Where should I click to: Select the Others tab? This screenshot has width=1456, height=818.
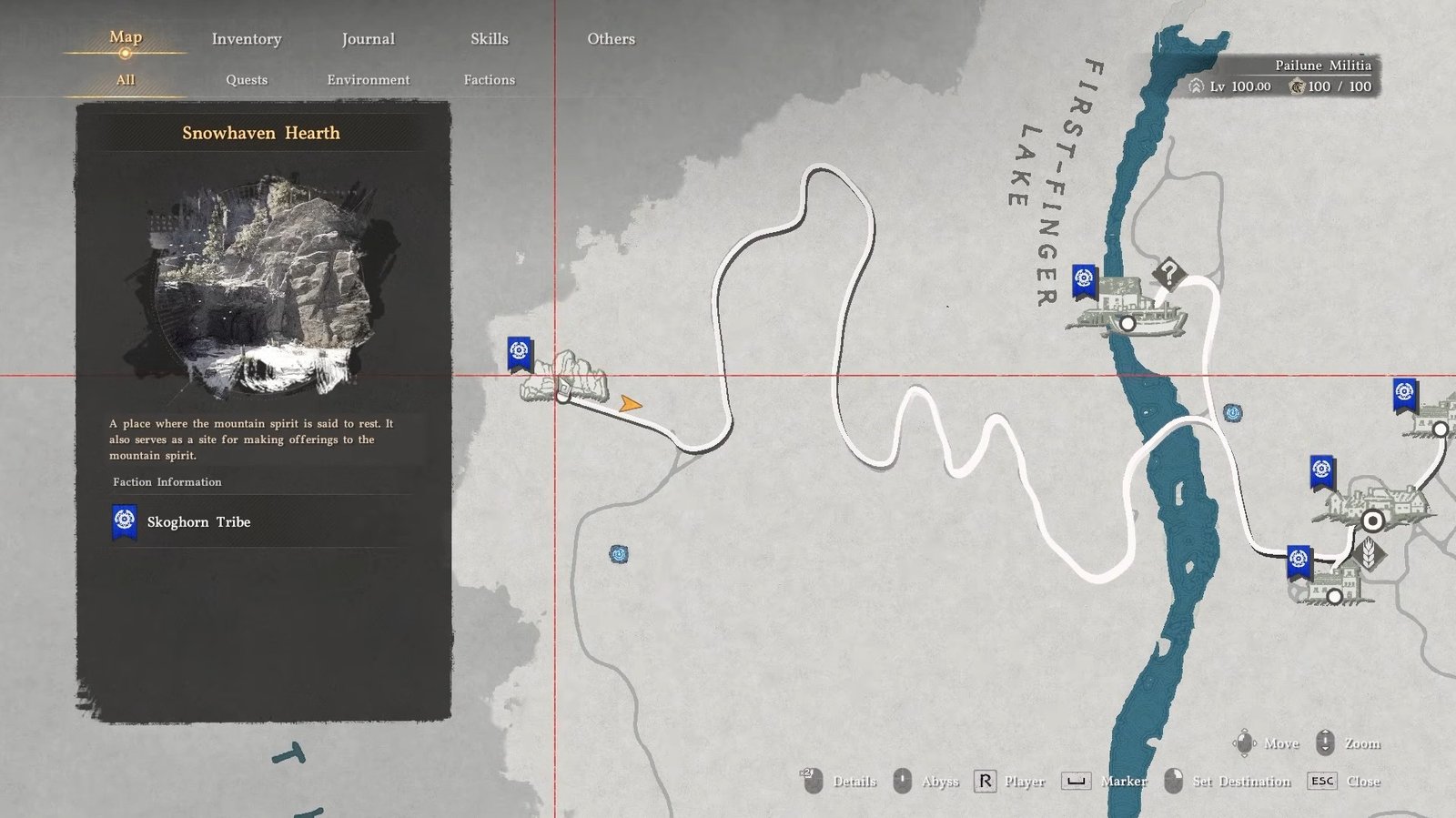611,39
